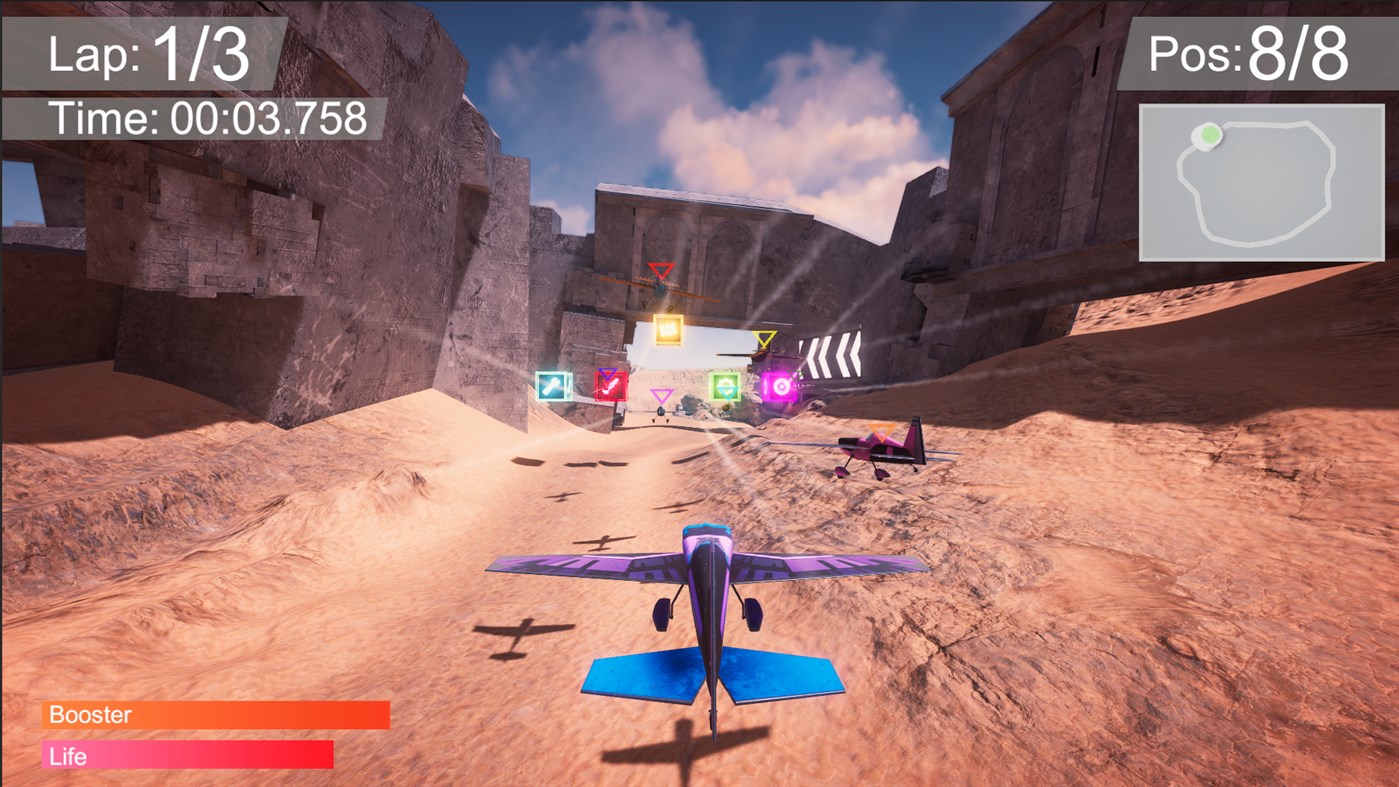The height and width of the screenshot is (787, 1399).
Task: Click the green gear power-up box icon
Action: coord(724,386)
